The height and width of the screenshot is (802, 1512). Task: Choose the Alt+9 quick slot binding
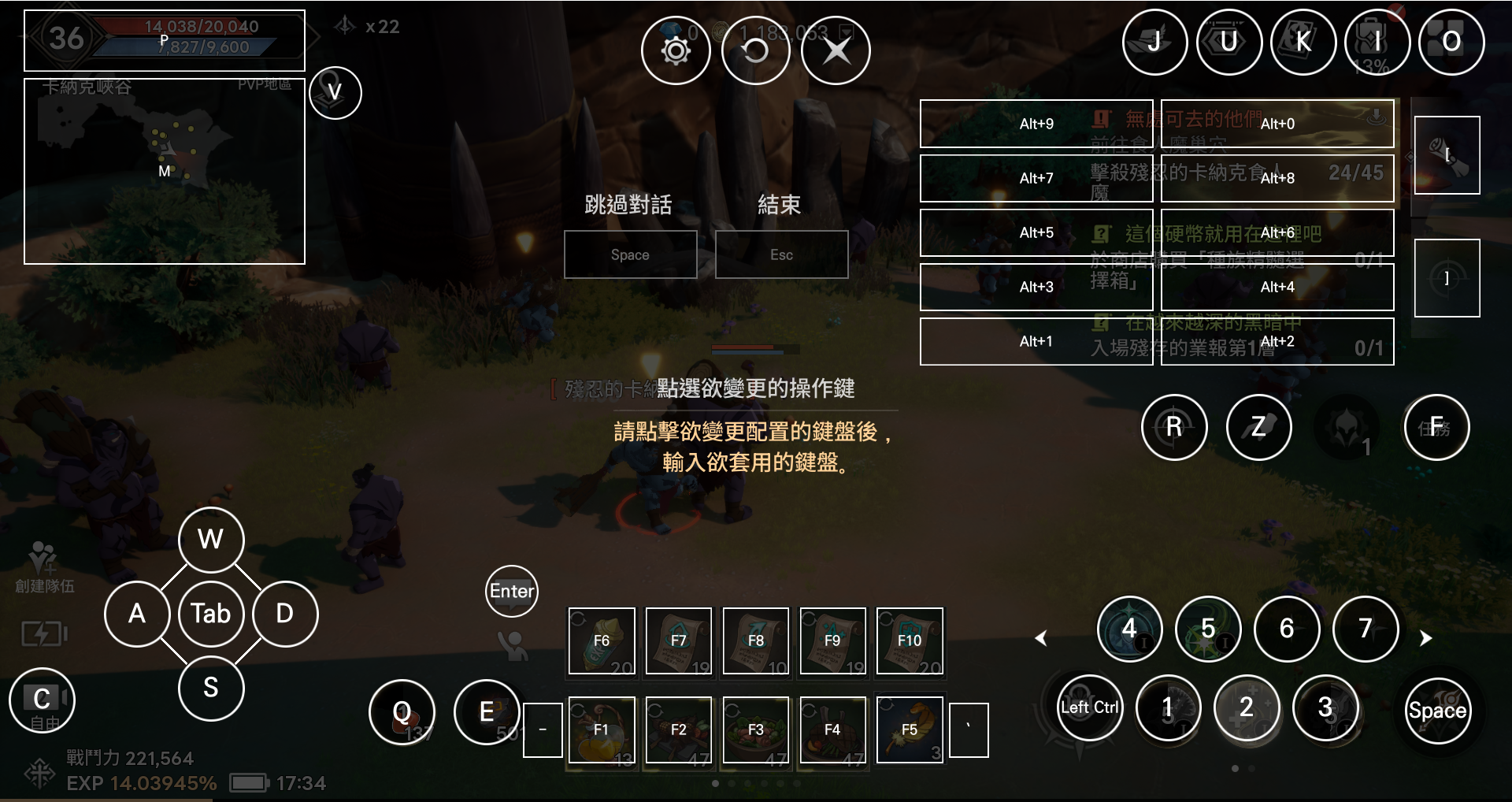click(1036, 124)
